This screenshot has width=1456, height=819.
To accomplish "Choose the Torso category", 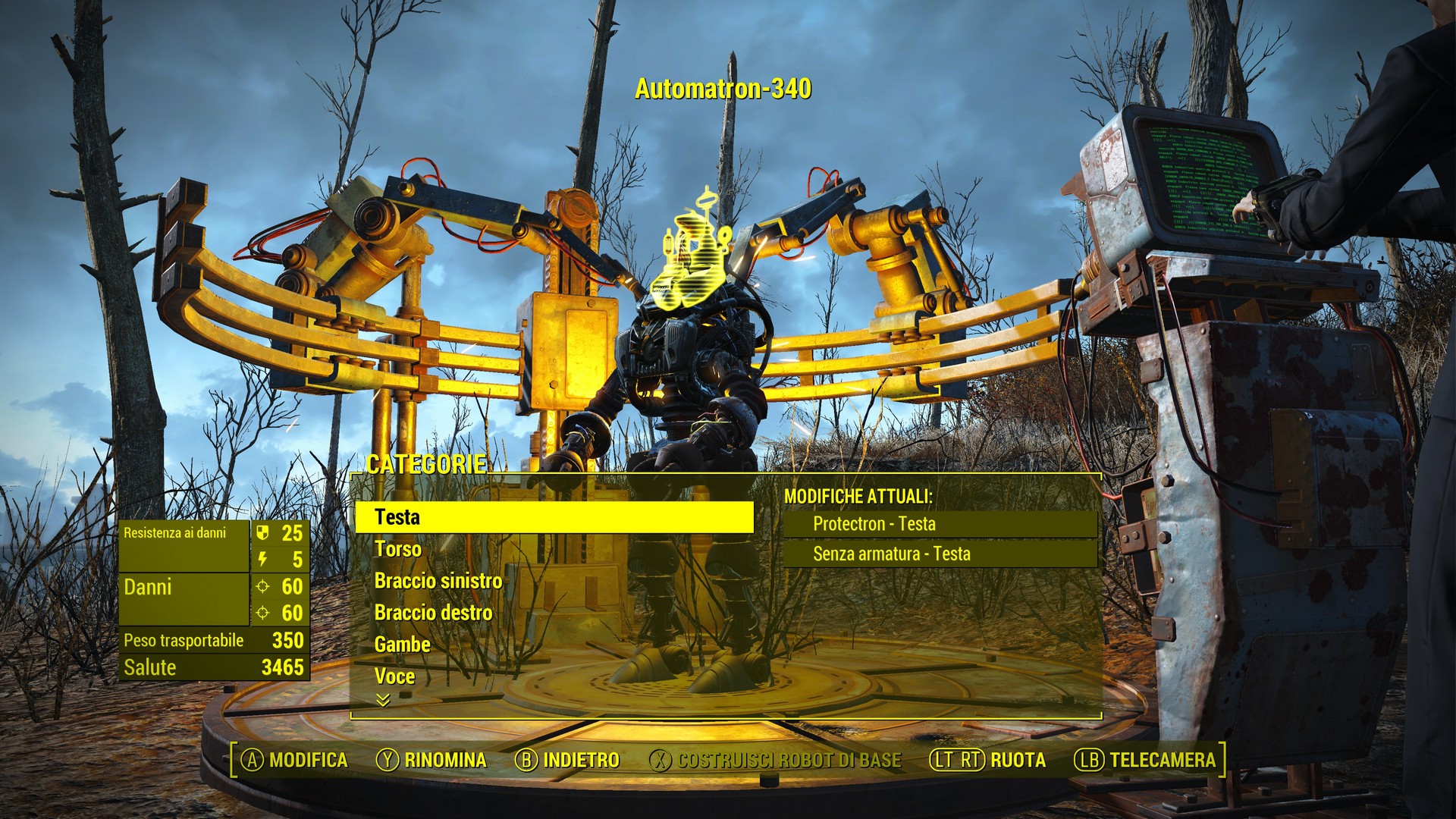I will tap(398, 549).
